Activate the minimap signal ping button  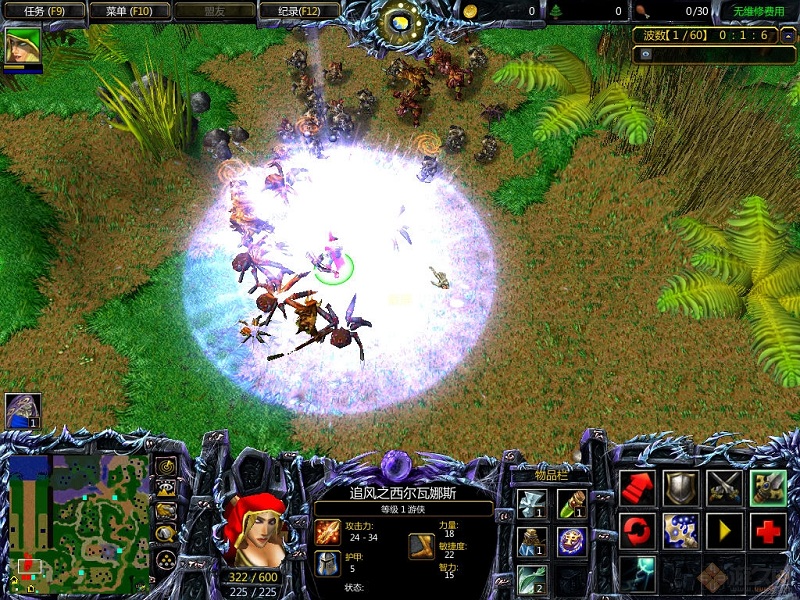[166, 466]
